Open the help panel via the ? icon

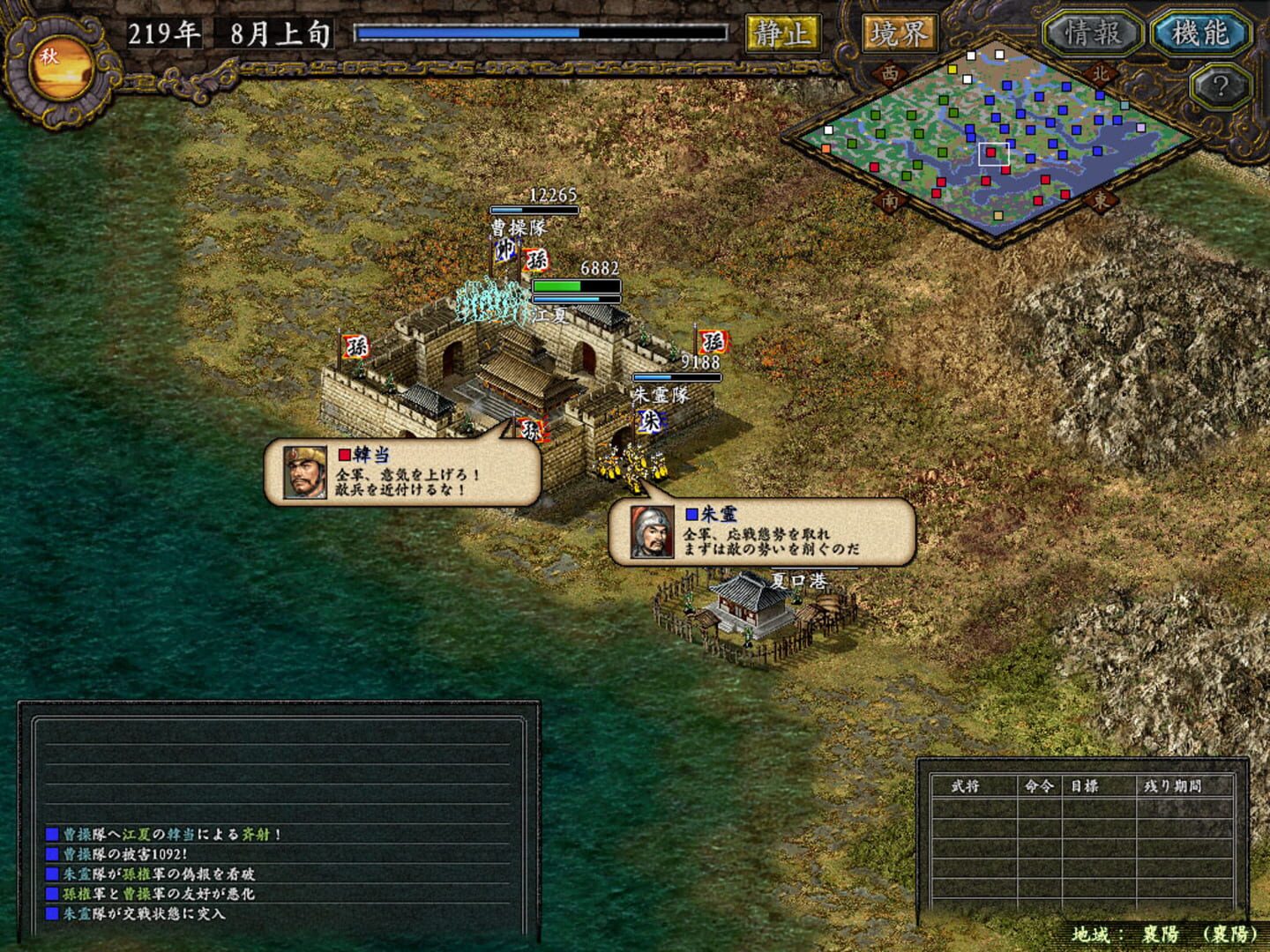1220,85
